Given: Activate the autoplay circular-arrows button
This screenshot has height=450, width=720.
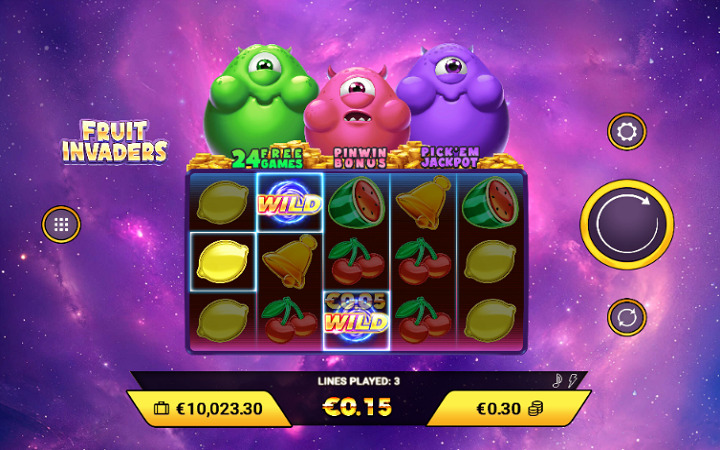Looking at the screenshot, I should (x=627, y=318).
